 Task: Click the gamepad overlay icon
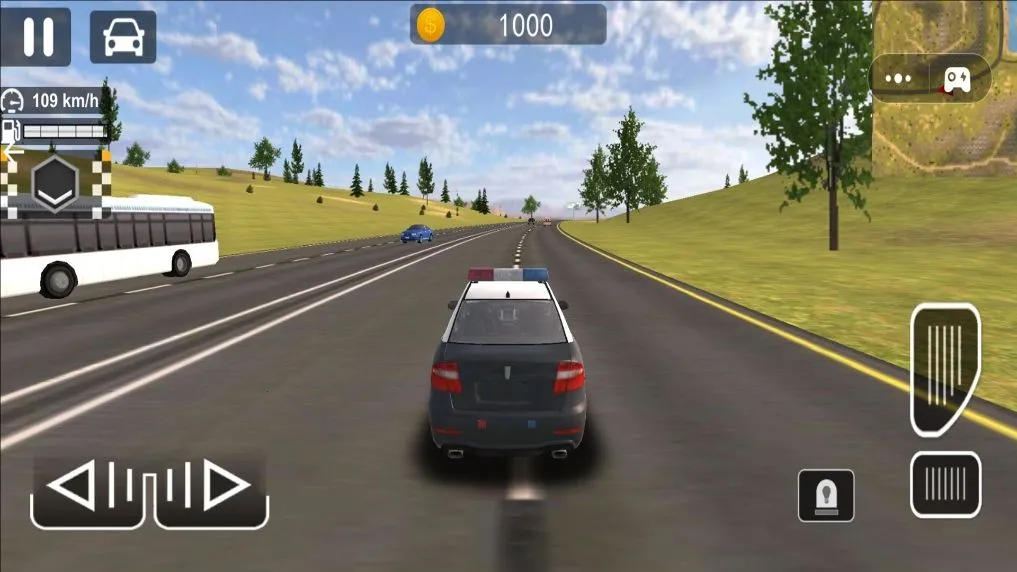[x=957, y=78]
